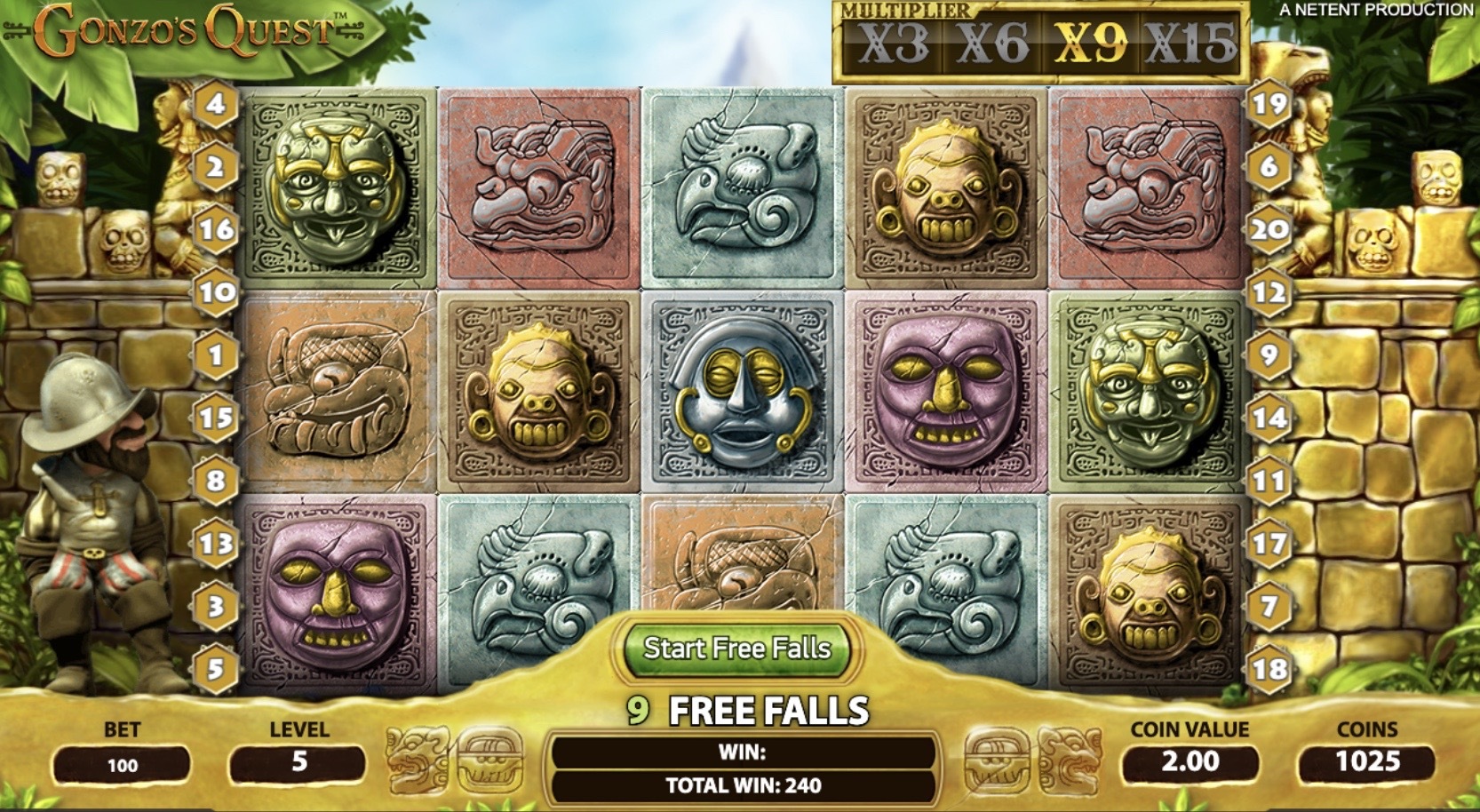Click the Start Free Falls button
This screenshot has height=812, width=1480.
[x=736, y=649]
